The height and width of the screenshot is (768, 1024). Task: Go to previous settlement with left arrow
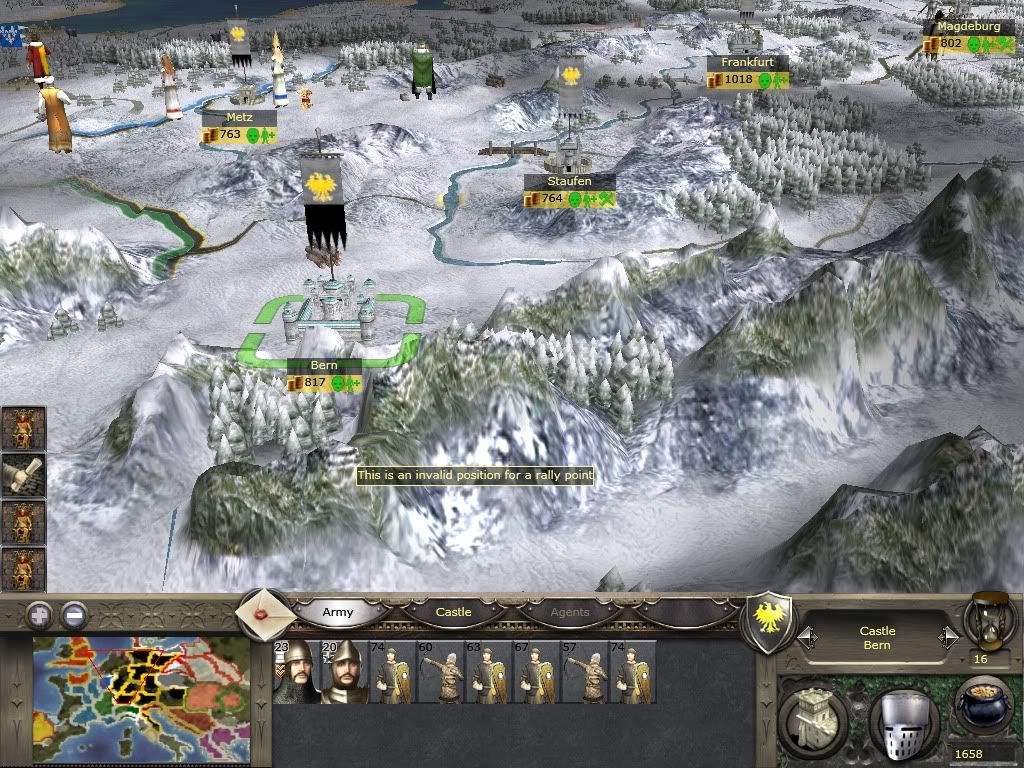[807, 638]
